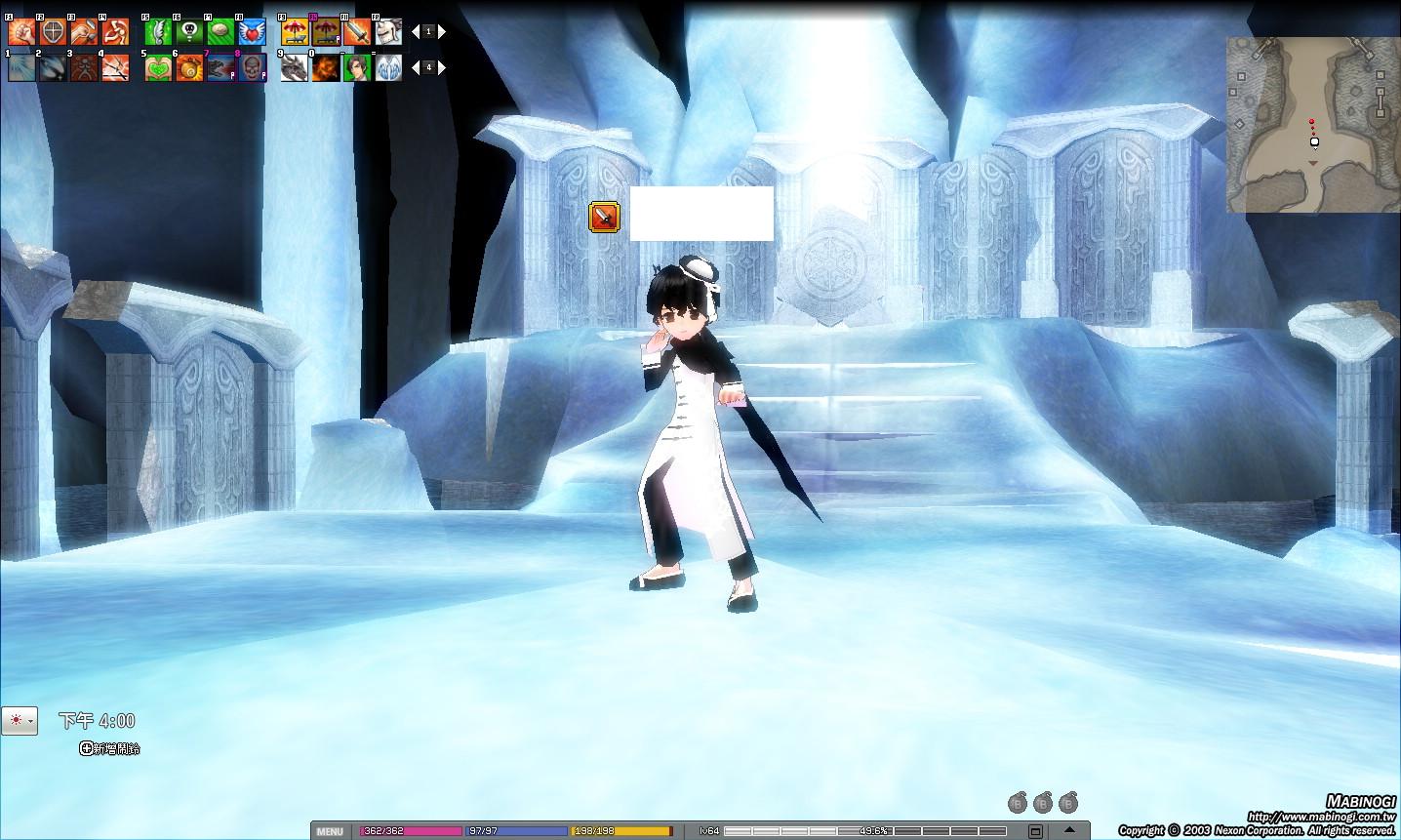Use the round shield defense skill
The image size is (1401, 840).
coord(53,32)
